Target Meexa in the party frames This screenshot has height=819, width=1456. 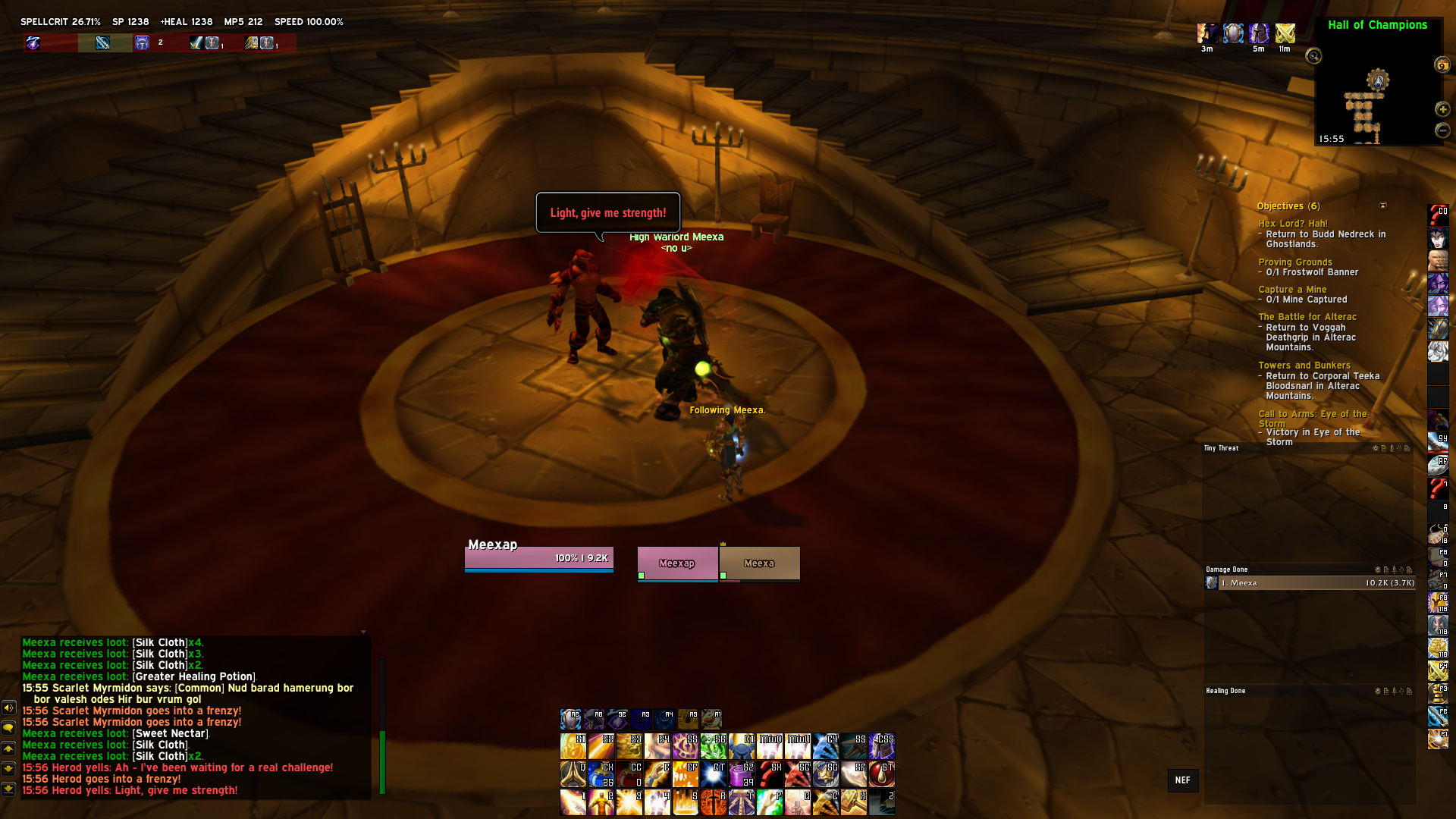(759, 563)
